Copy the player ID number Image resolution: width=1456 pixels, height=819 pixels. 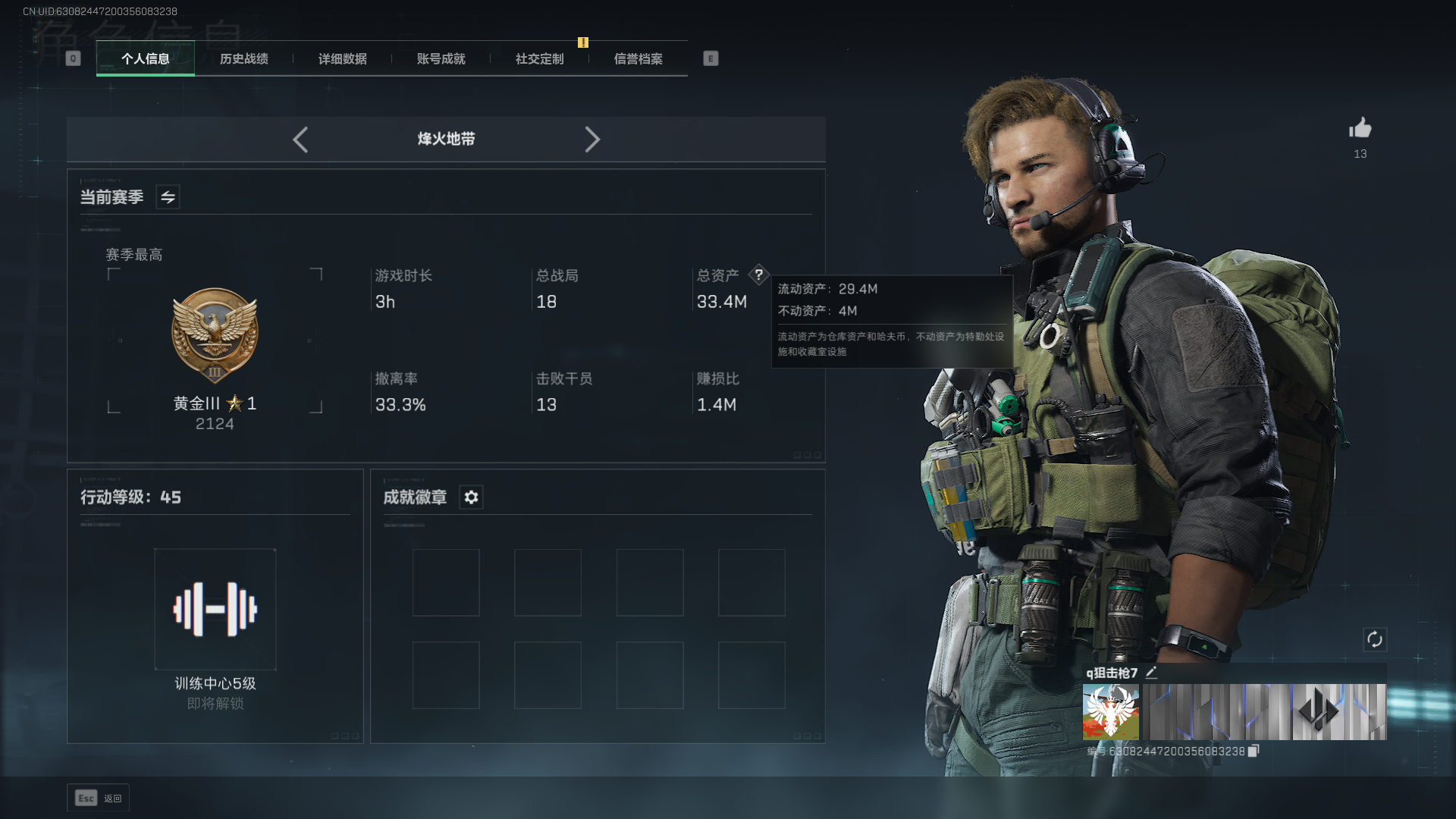pos(1254,751)
